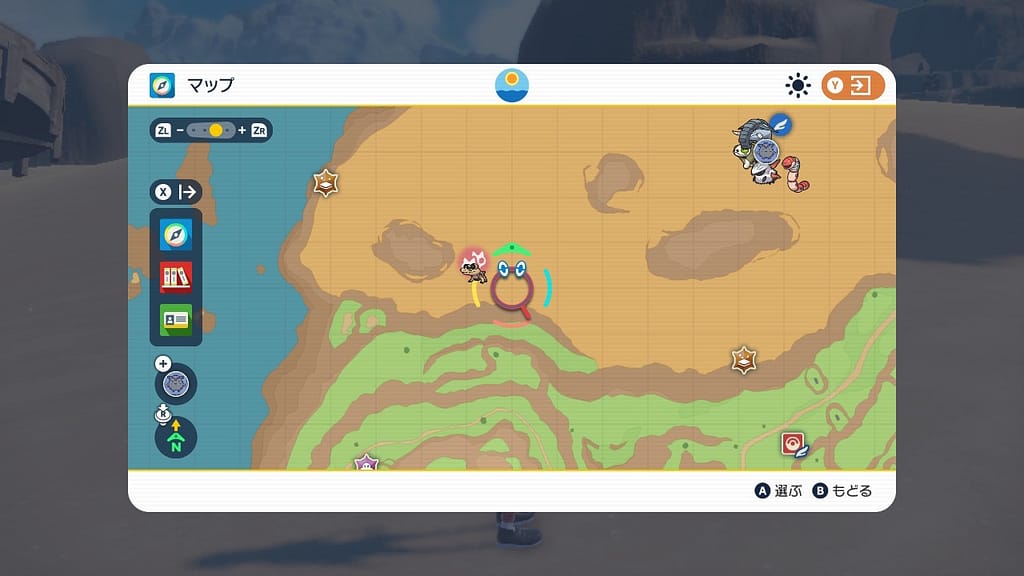The height and width of the screenshot is (576, 1024).
Task: Click the blue feather fly point marker
Action: pos(781,125)
